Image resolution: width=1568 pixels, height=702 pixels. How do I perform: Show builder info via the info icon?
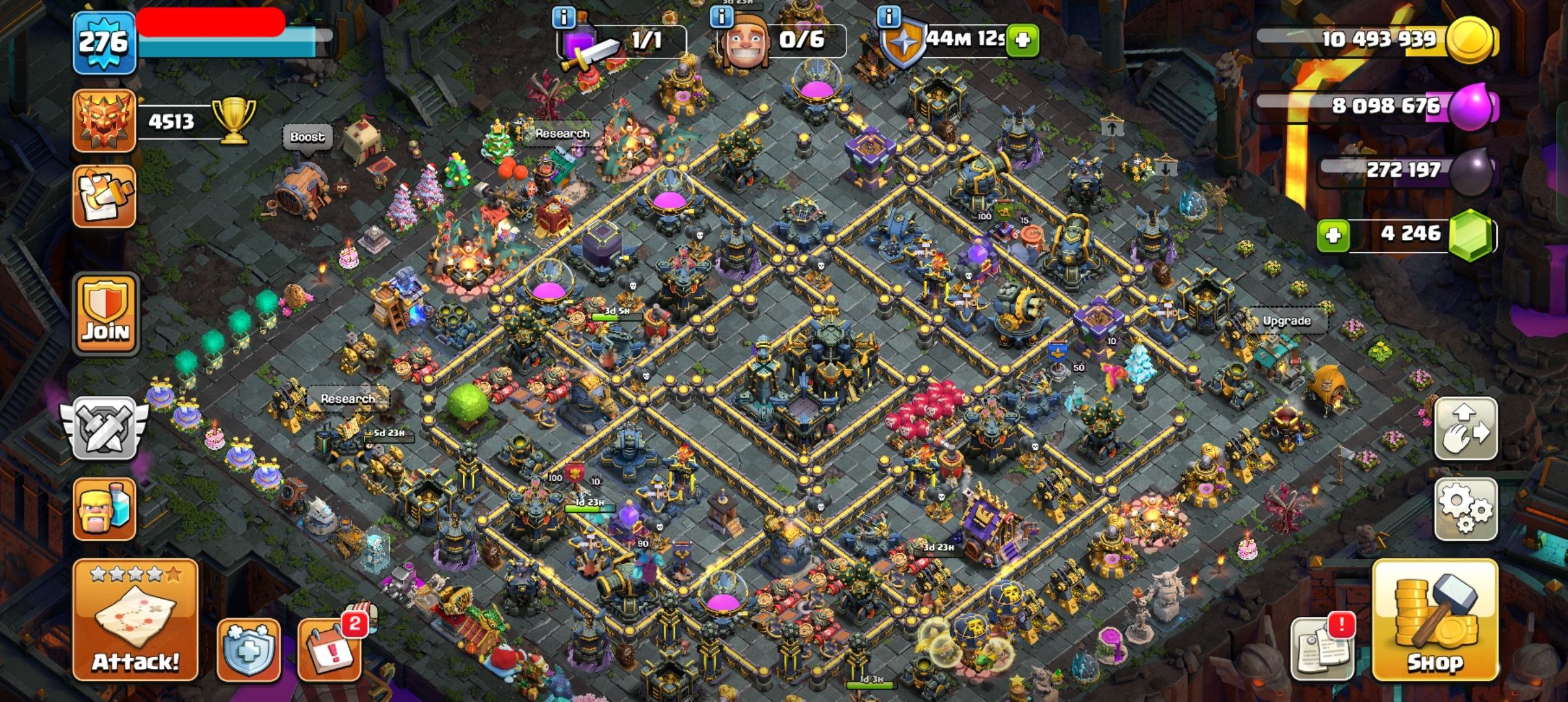point(721,18)
